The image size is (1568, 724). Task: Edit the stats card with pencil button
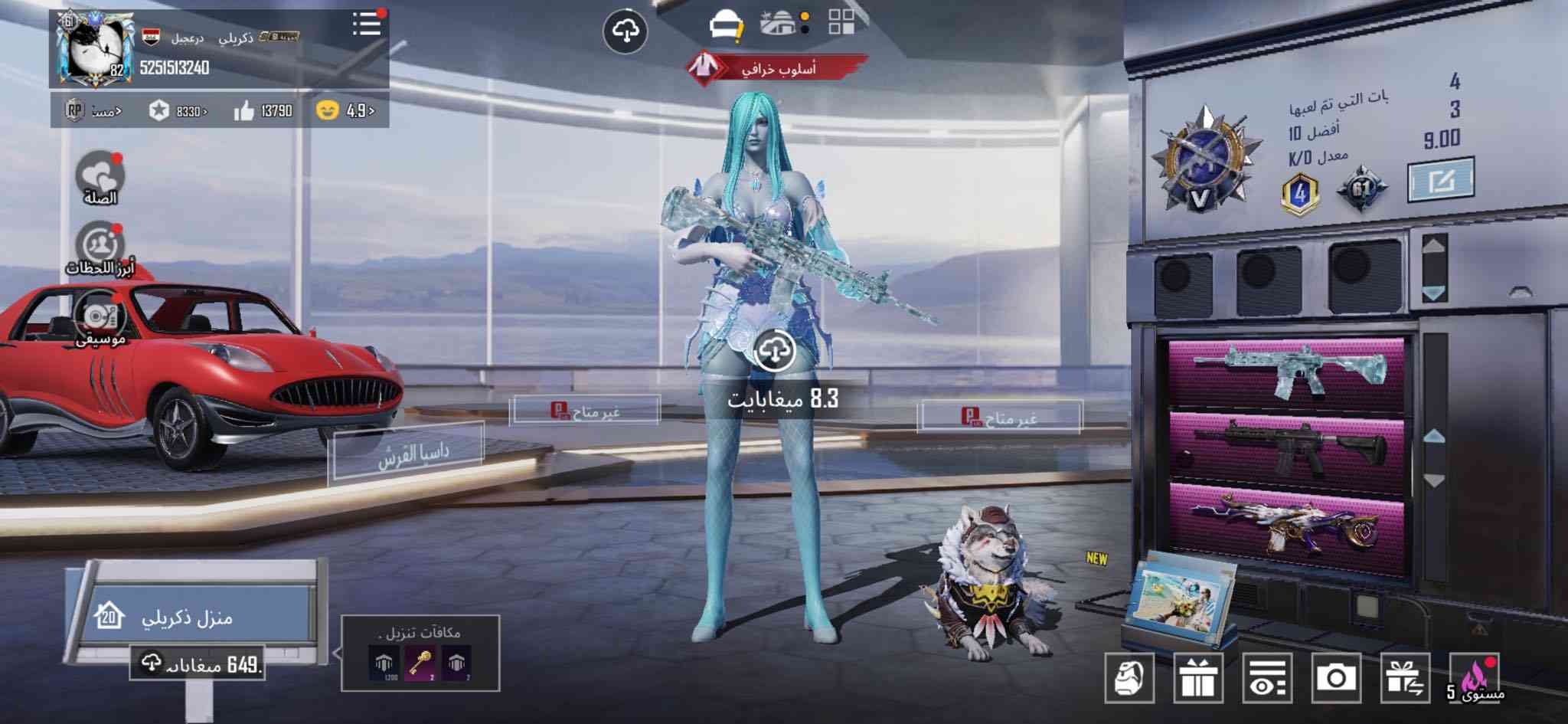click(1440, 181)
